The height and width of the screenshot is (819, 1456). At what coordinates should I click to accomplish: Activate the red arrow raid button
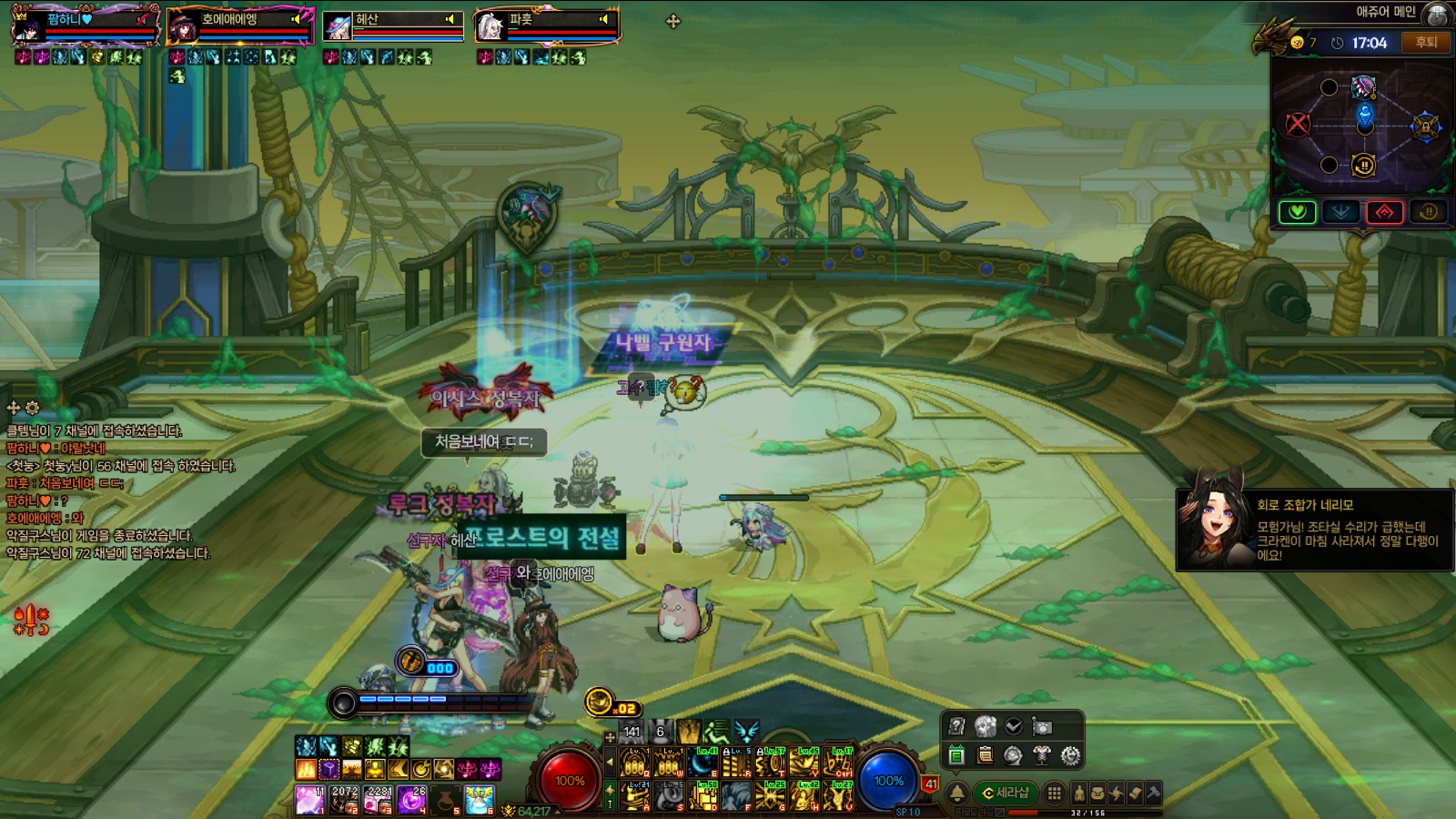click(x=1384, y=212)
